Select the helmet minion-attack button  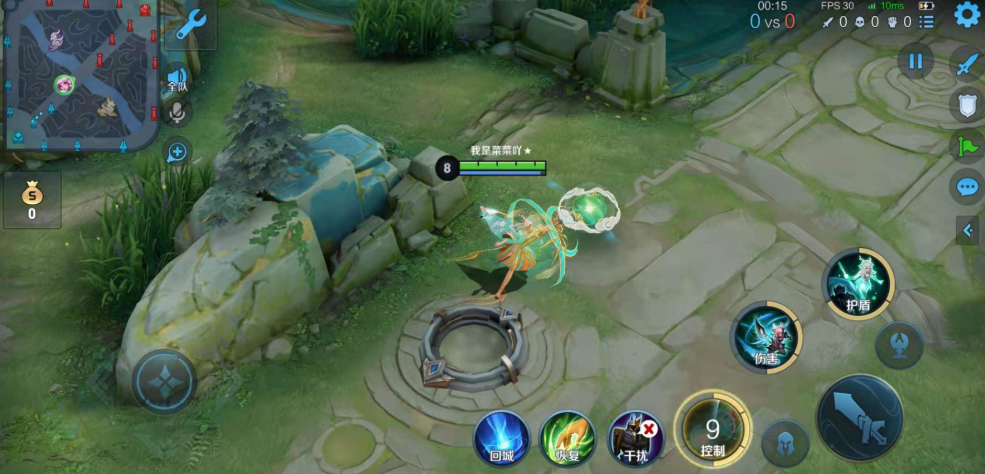point(786,444)
